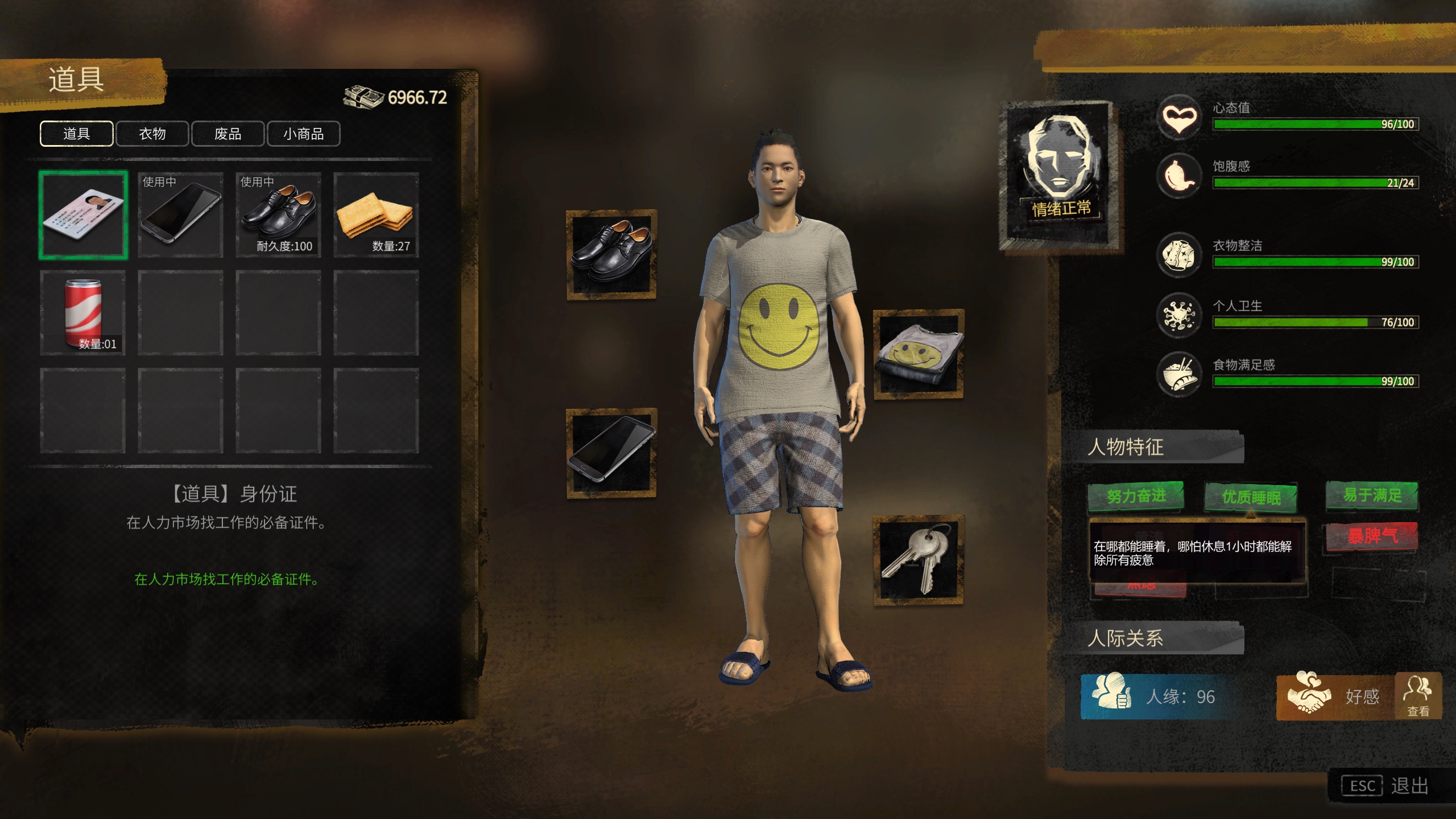
Task: Open the 衣物 clothing tab
Action: (152, 134)
